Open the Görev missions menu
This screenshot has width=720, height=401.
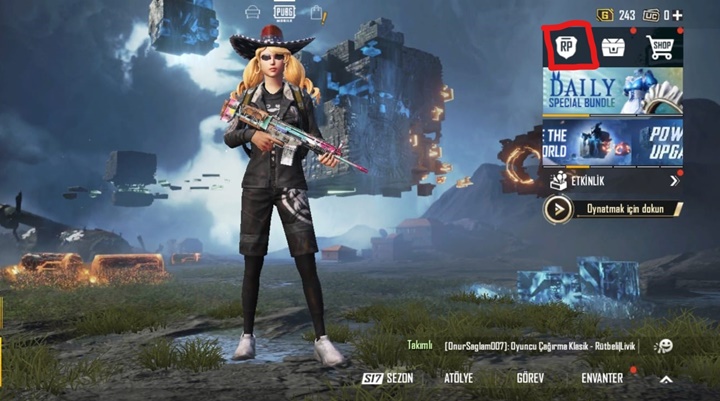point(530,378)
